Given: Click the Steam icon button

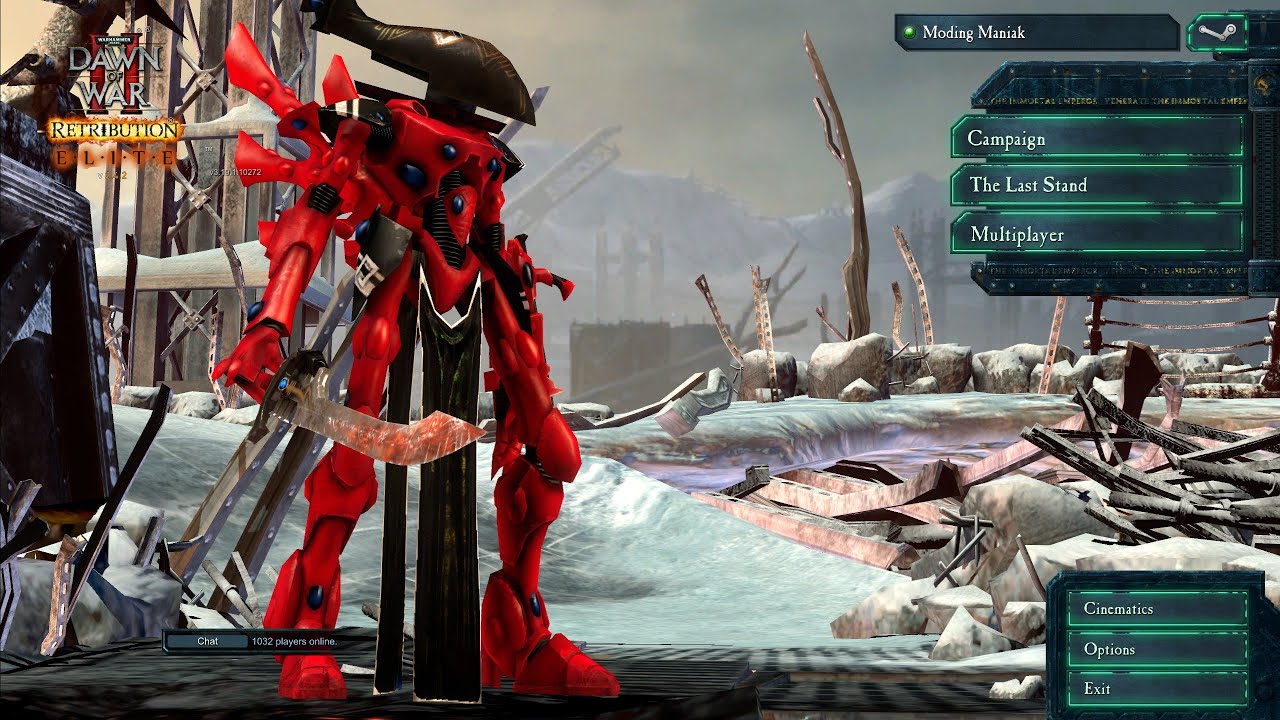Looking at the screenshot, I should pos(1216,33).
